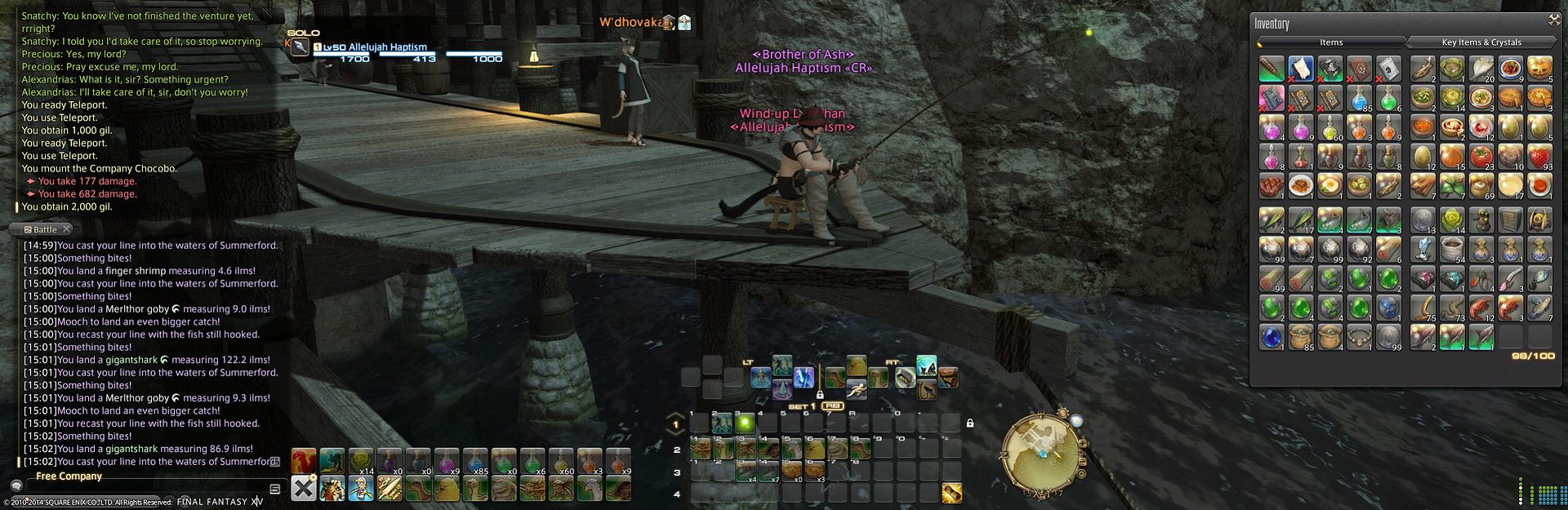The image size is (1568, 510).
Task: Select the pumpkin head item in inventory
Action: [x=1539, y=69]
